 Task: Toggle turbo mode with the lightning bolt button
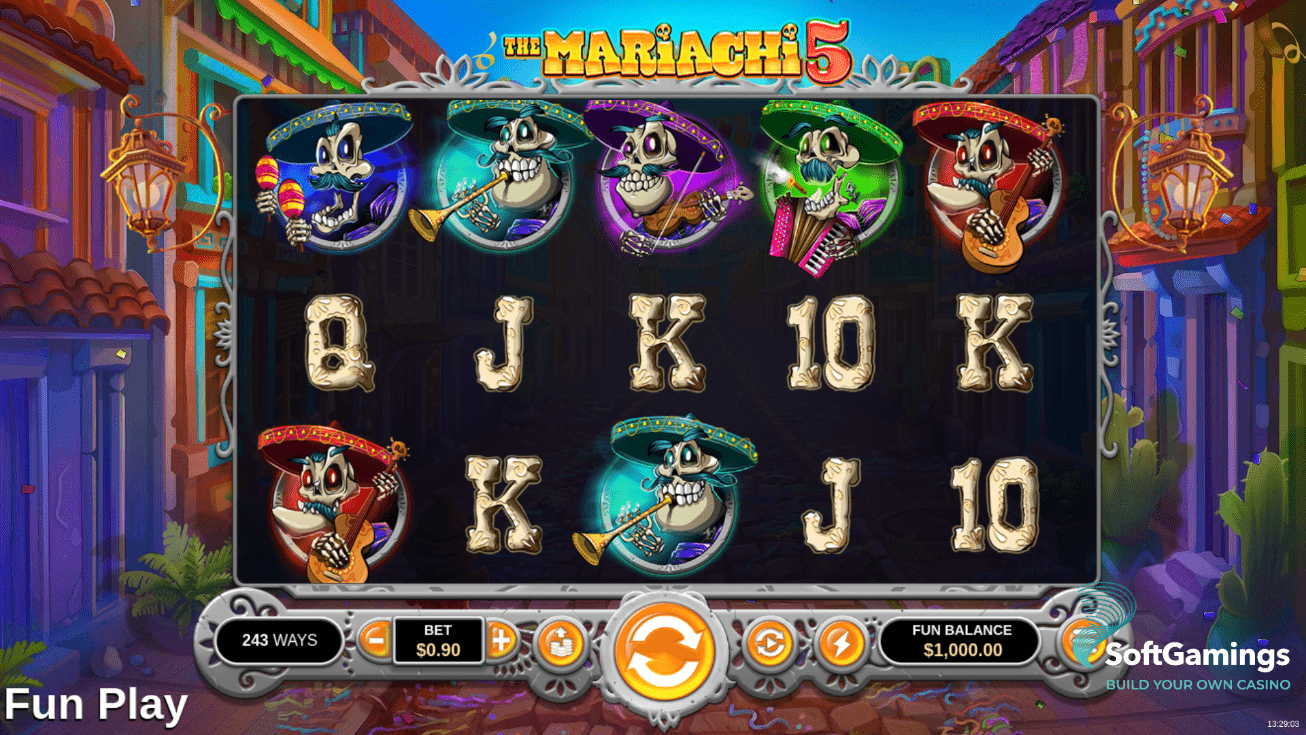click(x=841, y=644)
